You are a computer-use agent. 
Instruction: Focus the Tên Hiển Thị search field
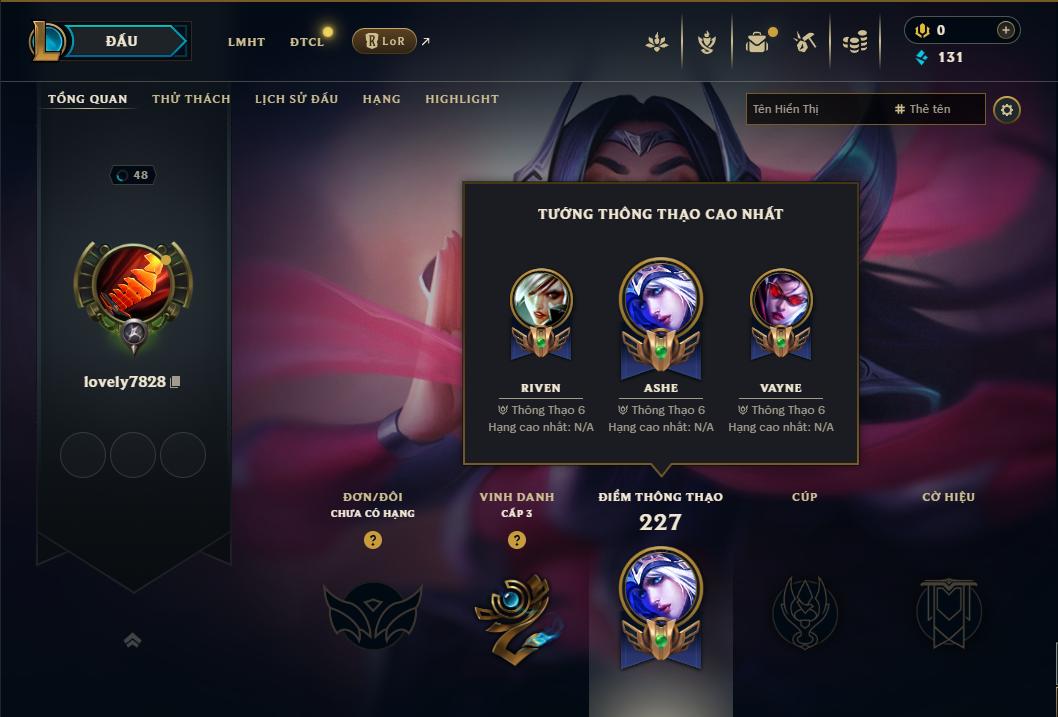coord(815,109)
